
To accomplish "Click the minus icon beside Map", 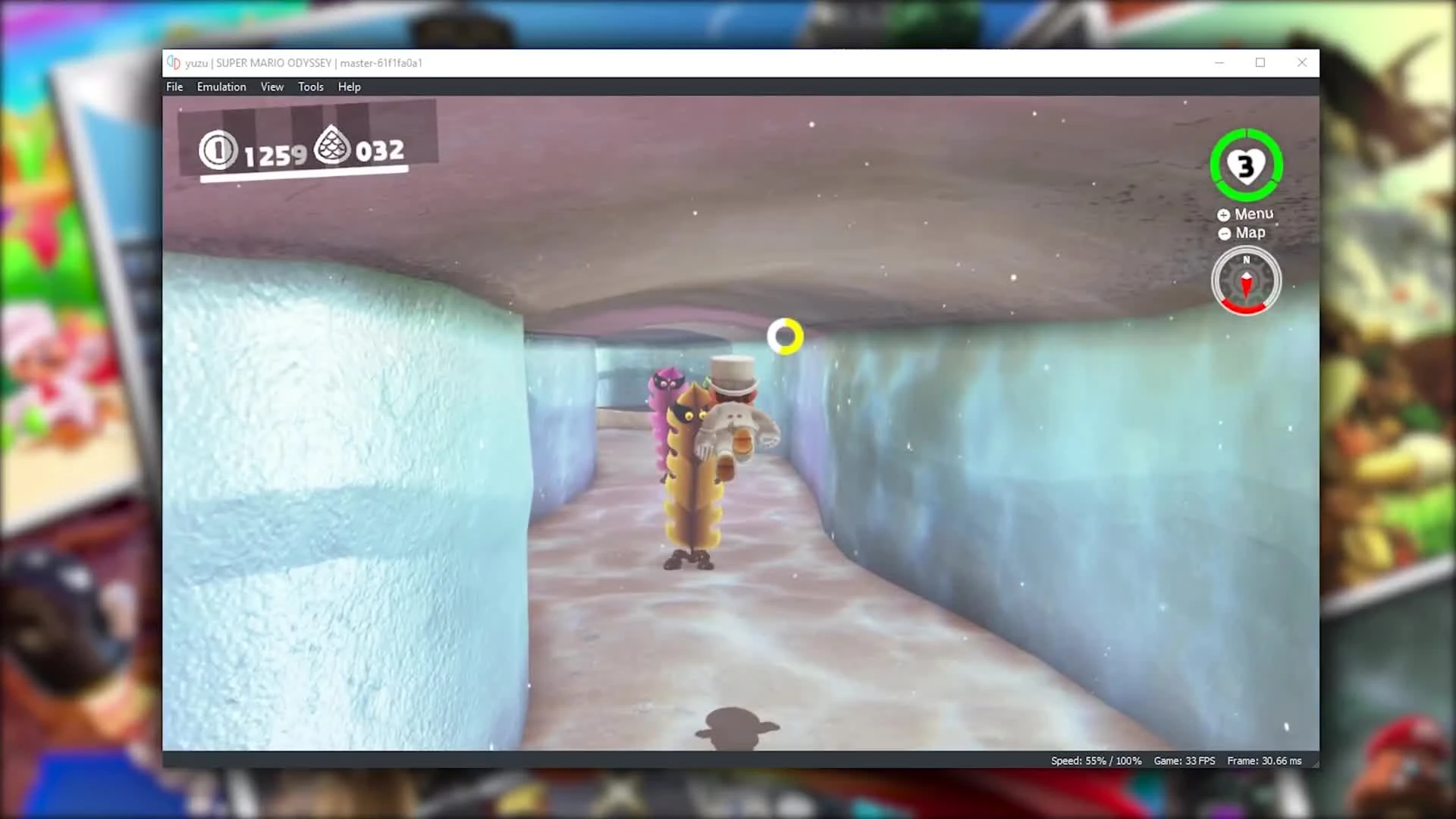I will pos(1223,234).
